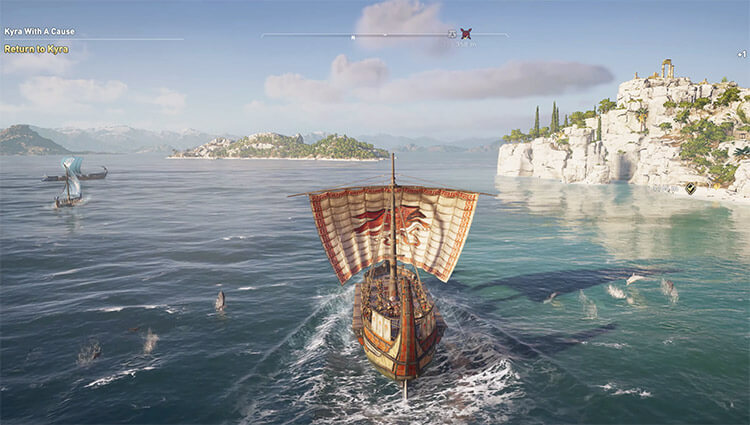This screenshot has height=425, width=750.
Task: Select the completed location checkmark marker
Action: tap(690, 187)
